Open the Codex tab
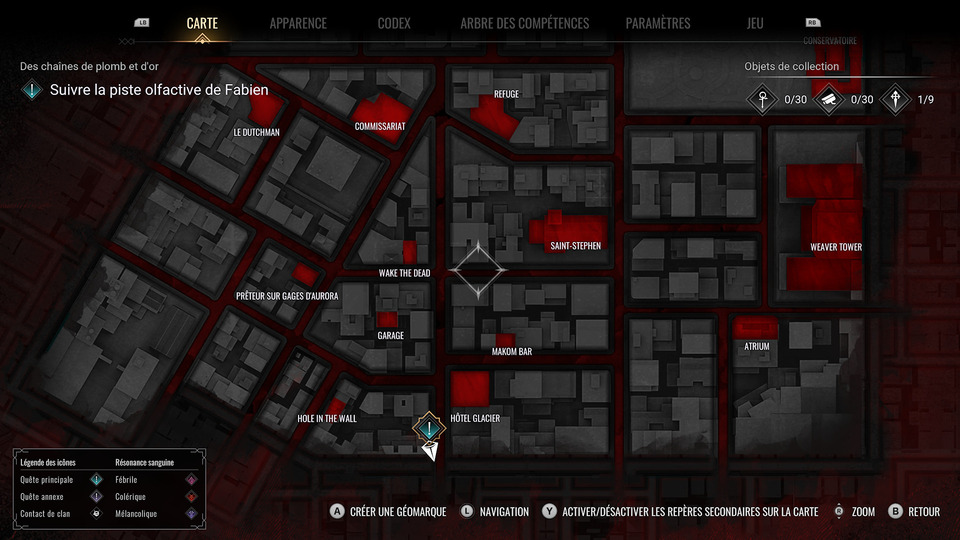Viewport: 960px width, 540px height. click(394, 23)
